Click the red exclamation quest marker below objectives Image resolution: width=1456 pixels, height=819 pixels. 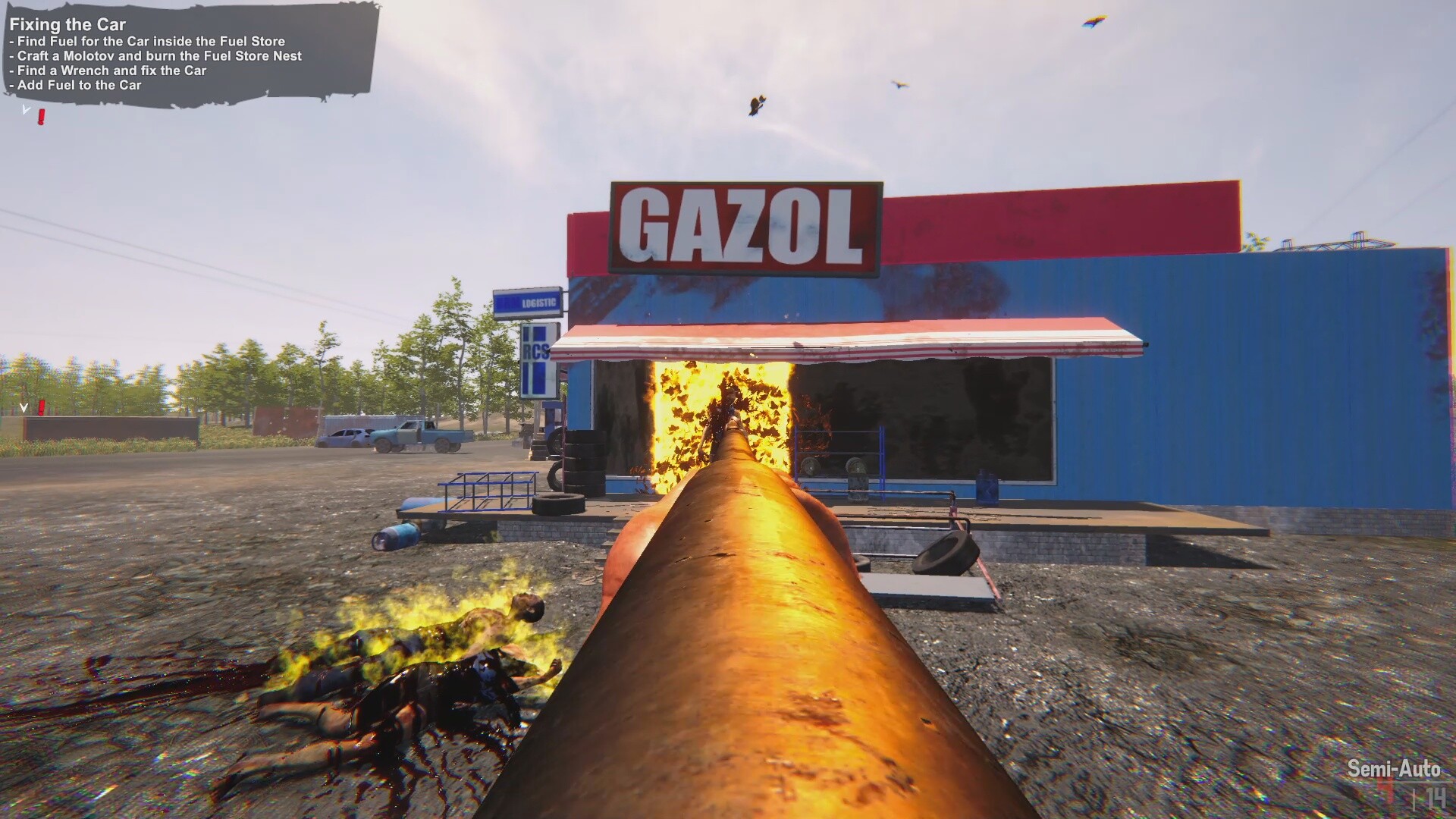point(42,115)
